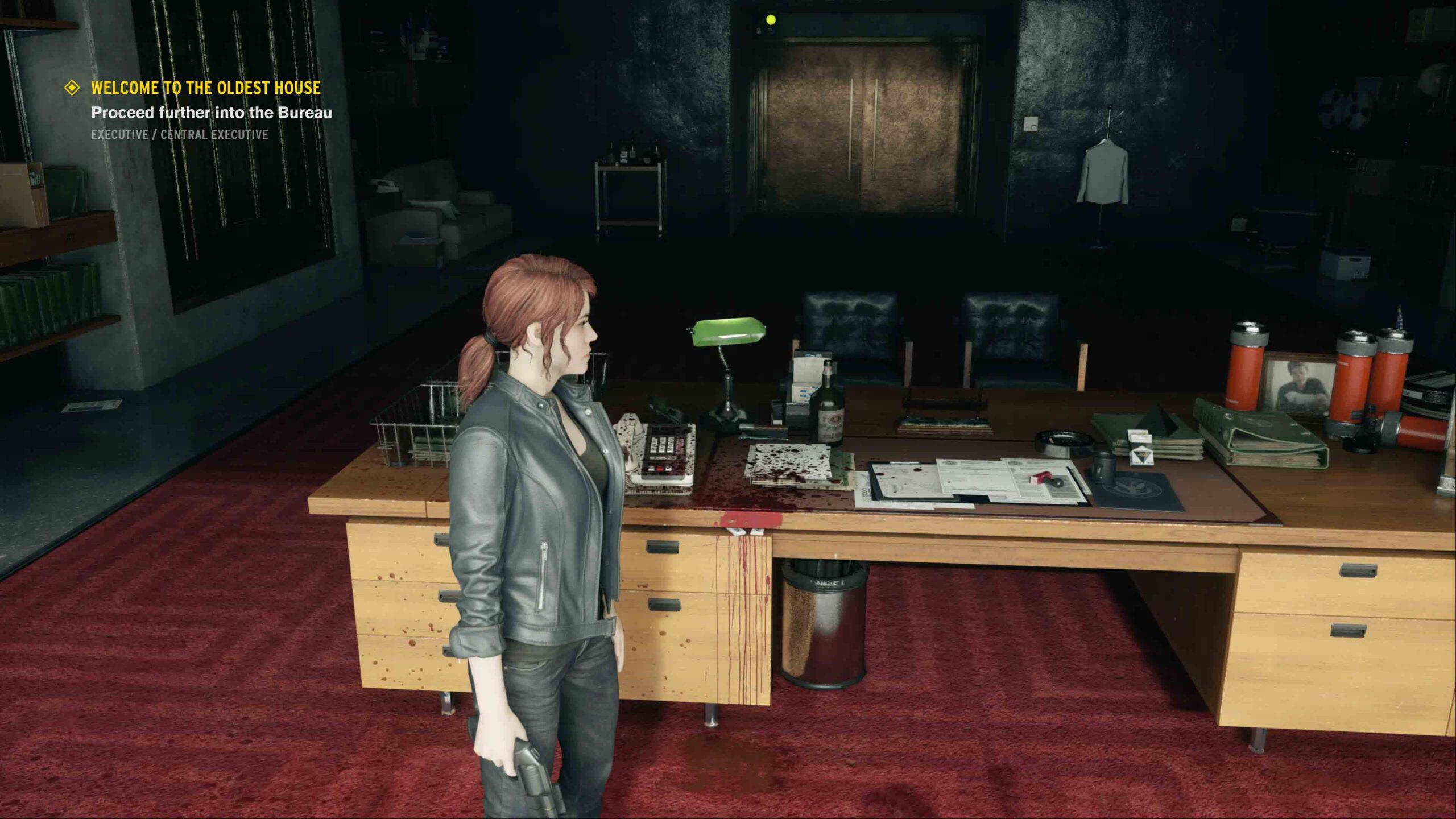The height and width of the screenshot is (819, 1456).
Task: Toggle the green elevator indicator light
Action: point(771,20)
